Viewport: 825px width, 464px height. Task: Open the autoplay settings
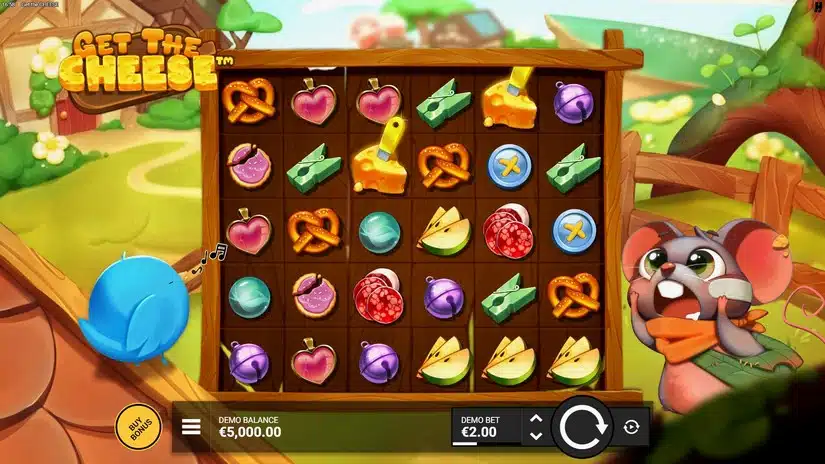630,427
